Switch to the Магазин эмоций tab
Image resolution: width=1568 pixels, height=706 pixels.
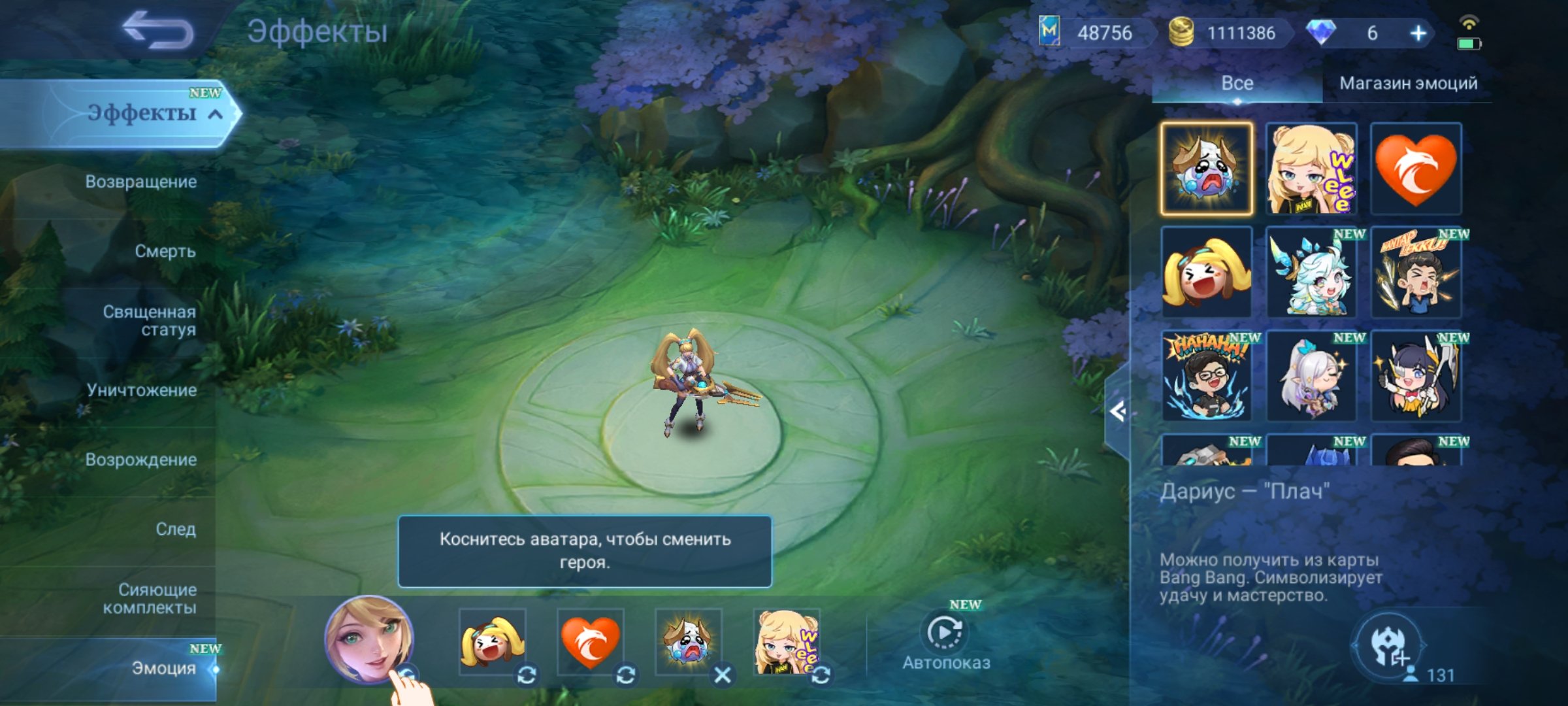(1407, 84)
